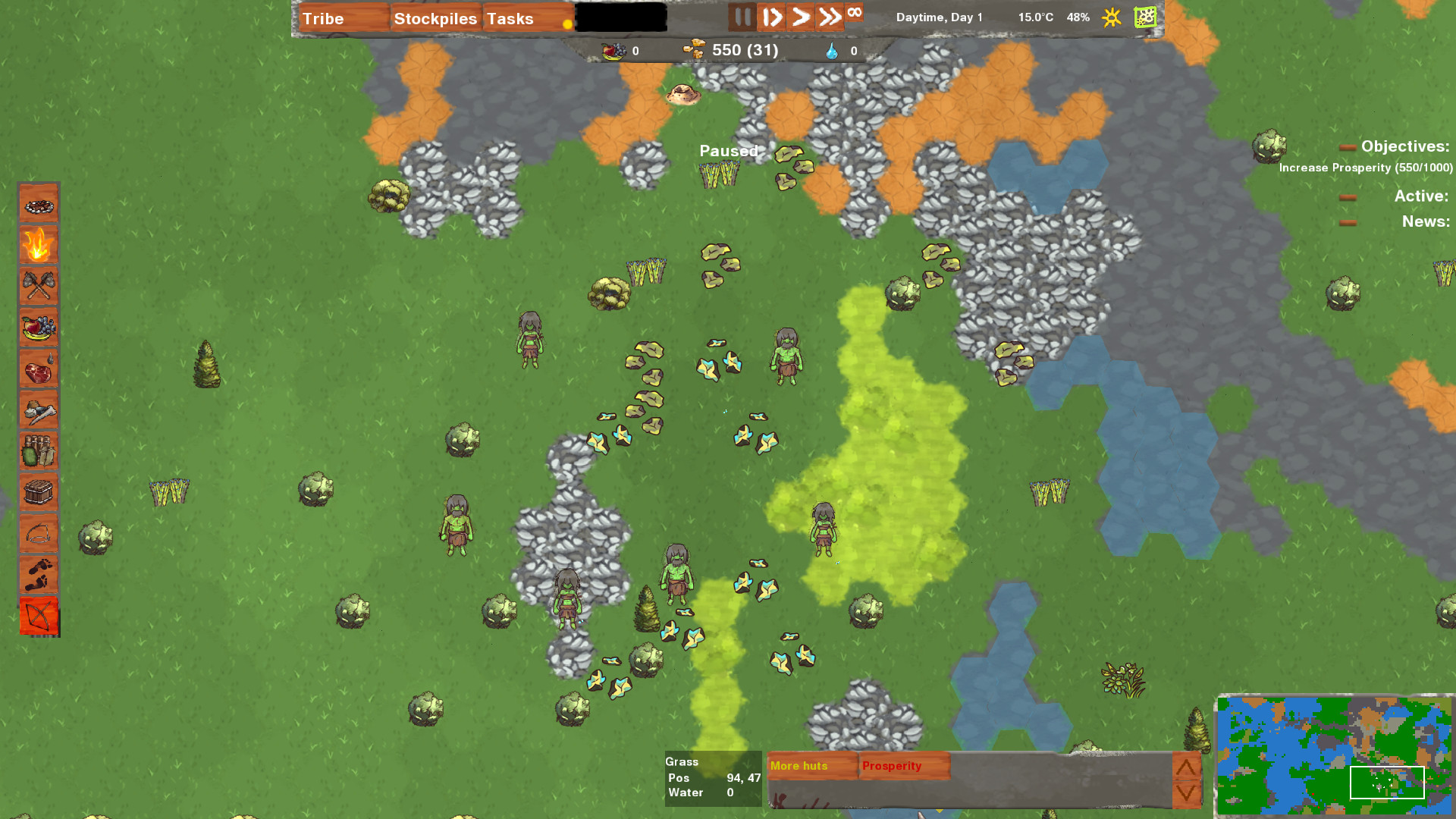
Task: Click the Prosperity button
Action: 902,766
